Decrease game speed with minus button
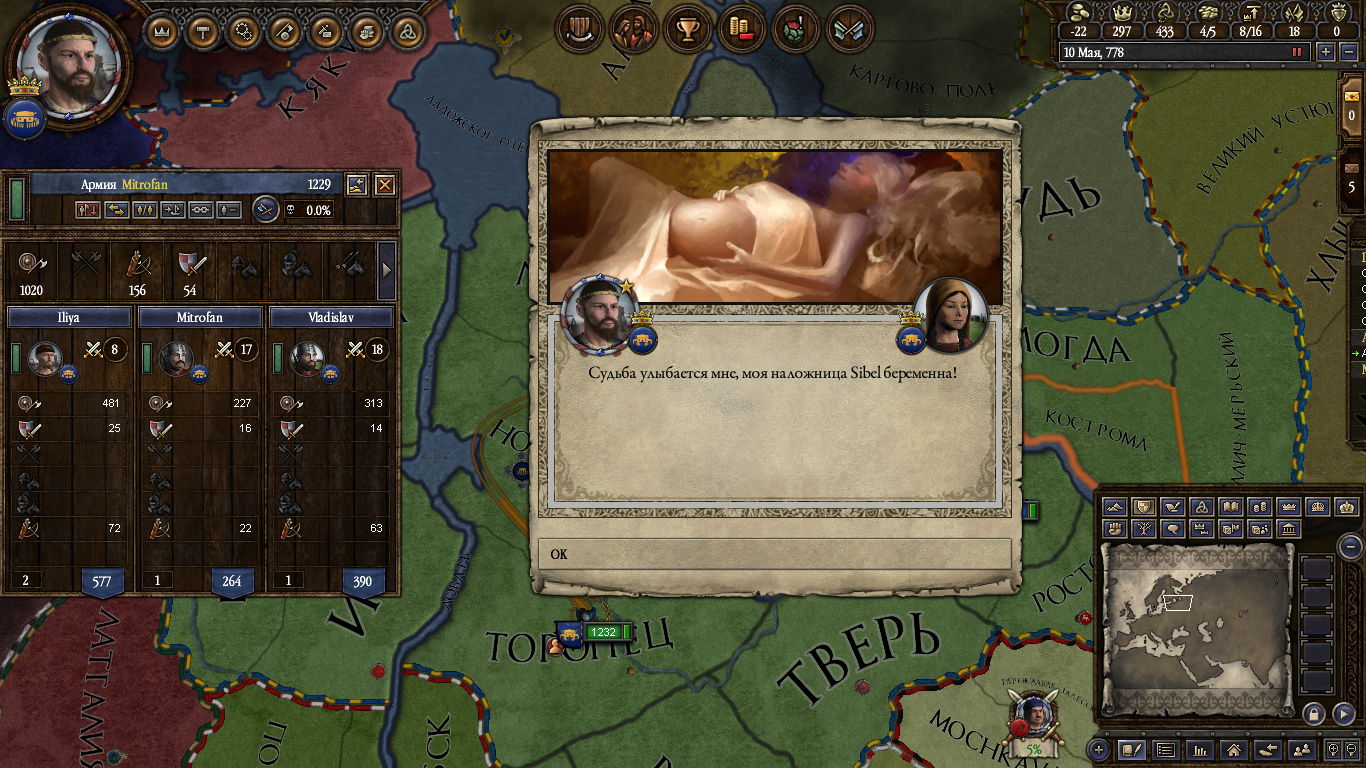The height and width of the screenshot is (768, 1366). tap(1347, 52)
